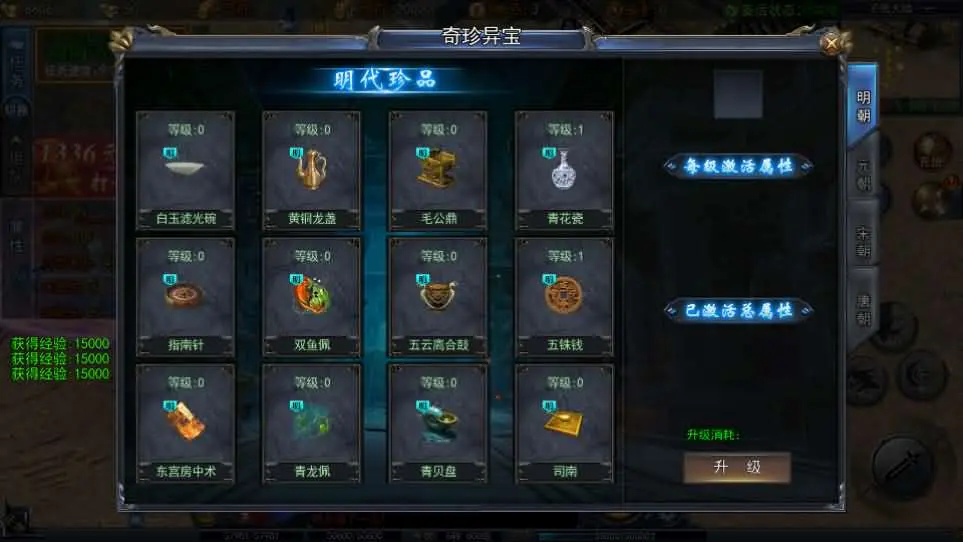Viewport: 963px width, 542px height.
Task: Pick the 五铢钱 coin treasure
Action: pos(564,296)
